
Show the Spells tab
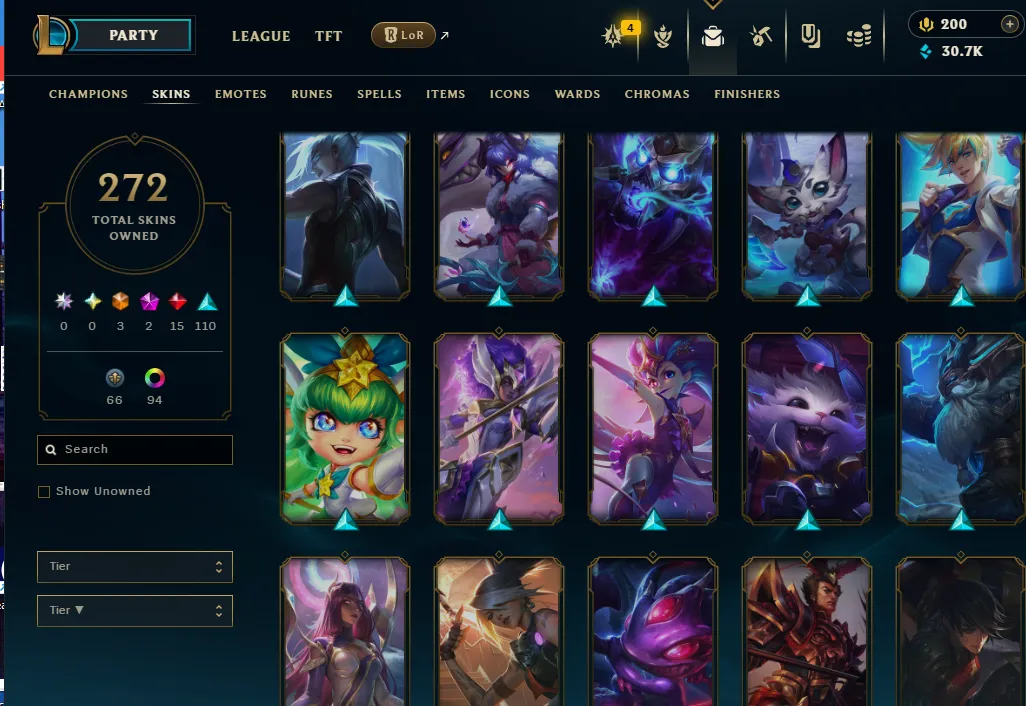tap(379, 94)
